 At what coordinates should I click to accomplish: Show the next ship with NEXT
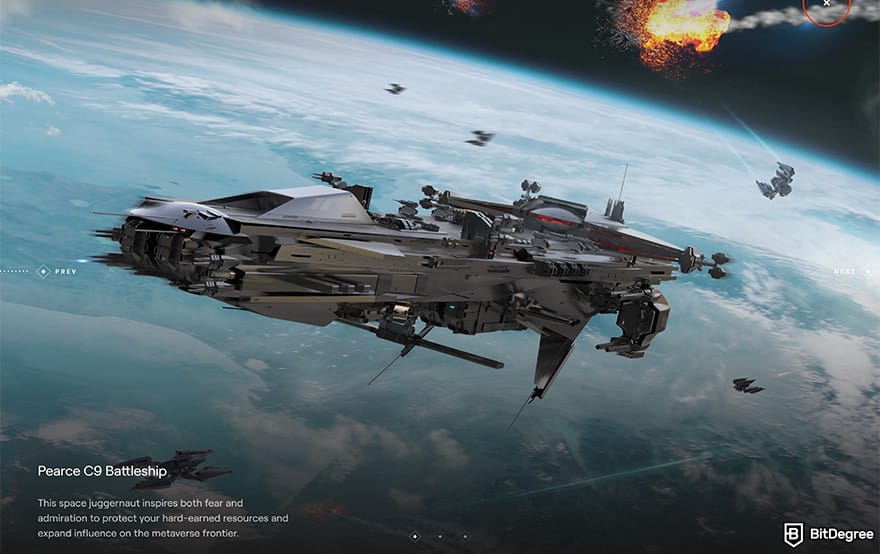click(x=843, y=271)
